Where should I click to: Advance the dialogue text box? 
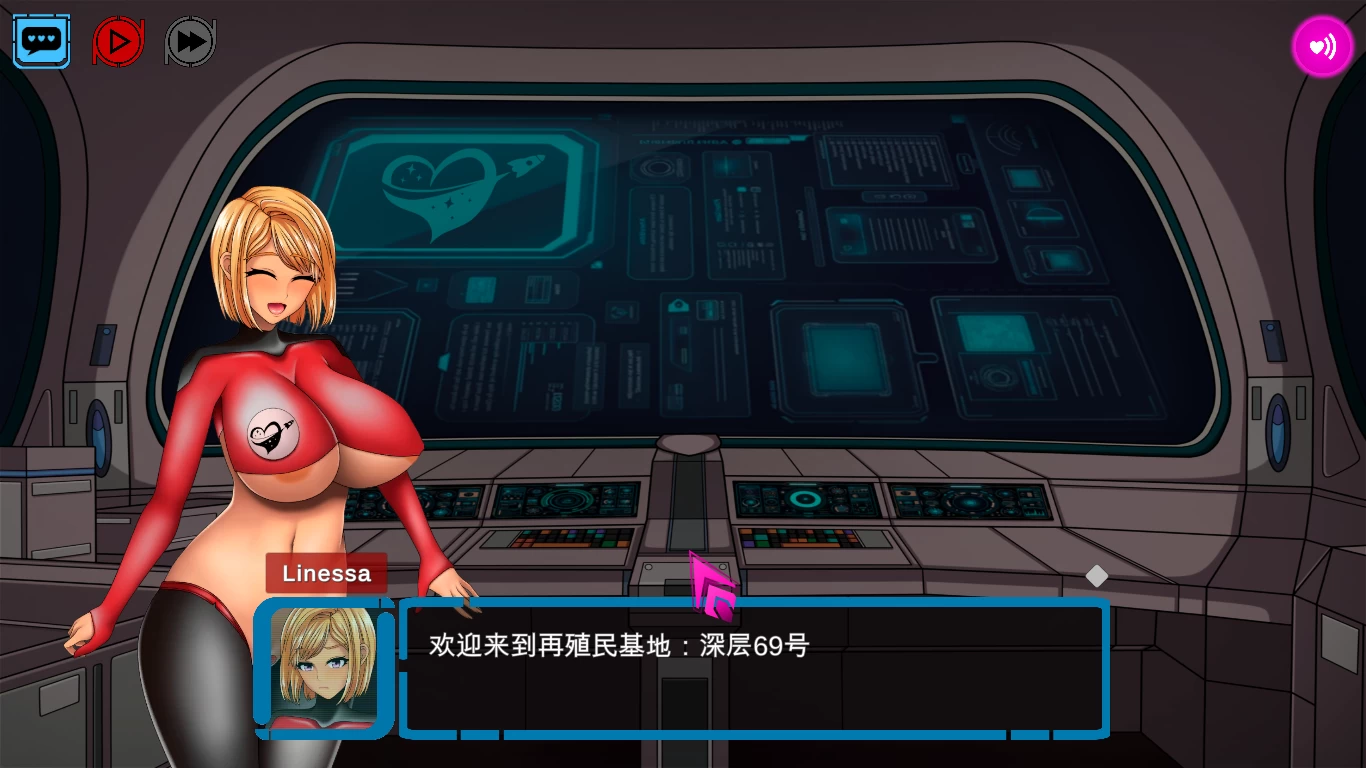[x=754, y=667]
